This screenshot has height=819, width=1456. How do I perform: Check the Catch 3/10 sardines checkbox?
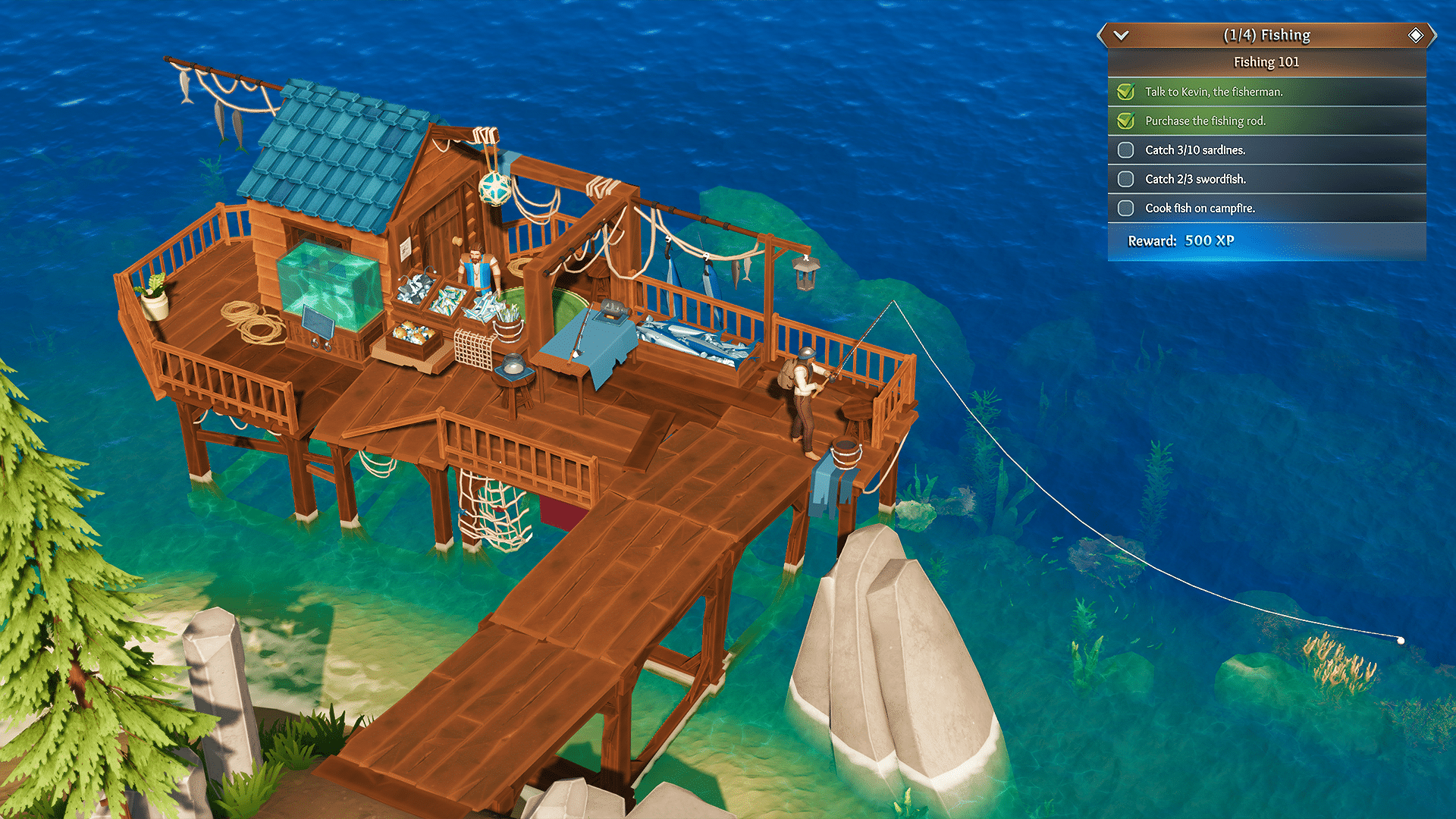click(x=1125, y=150)
